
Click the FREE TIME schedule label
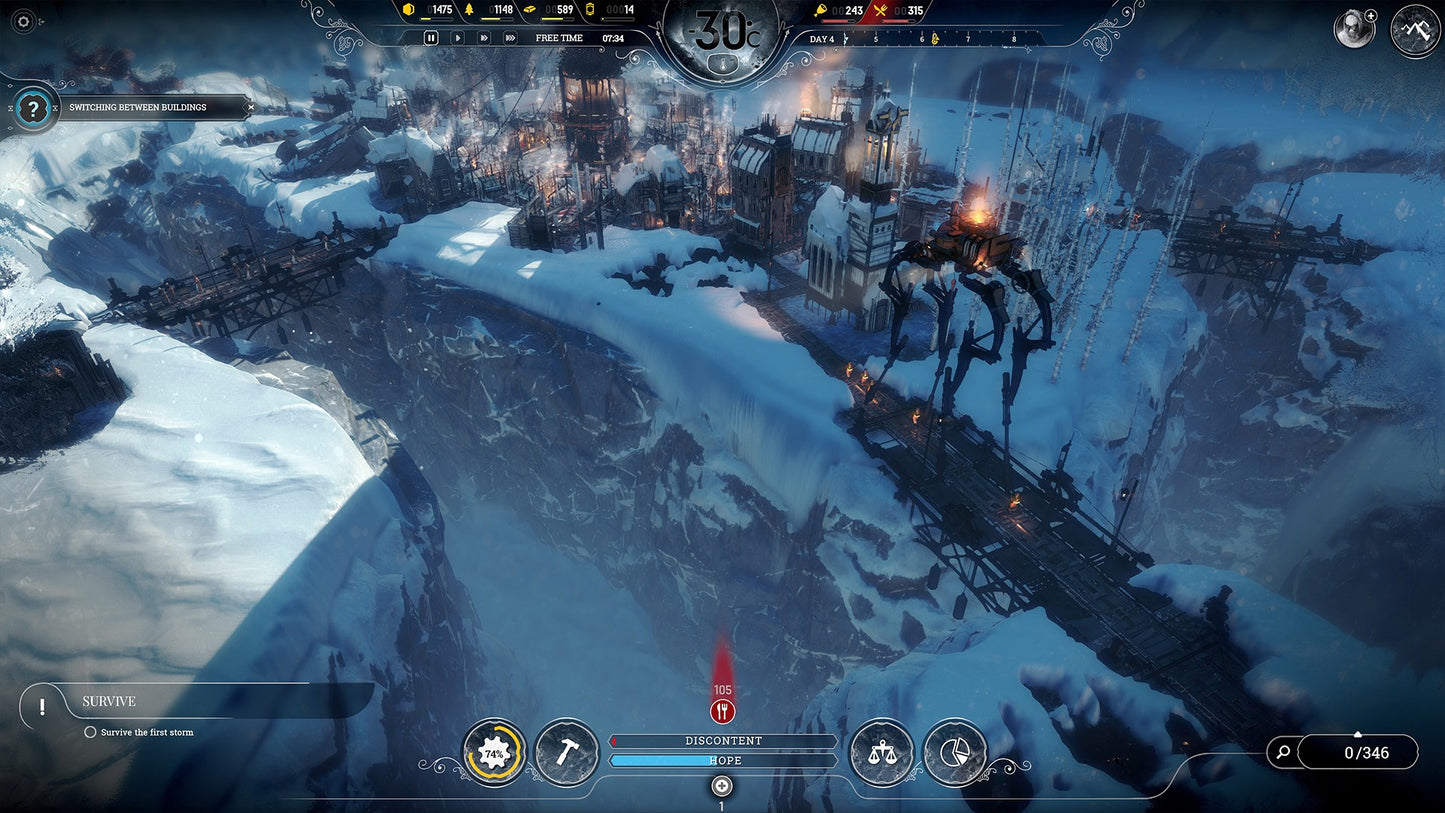(558, 38)
